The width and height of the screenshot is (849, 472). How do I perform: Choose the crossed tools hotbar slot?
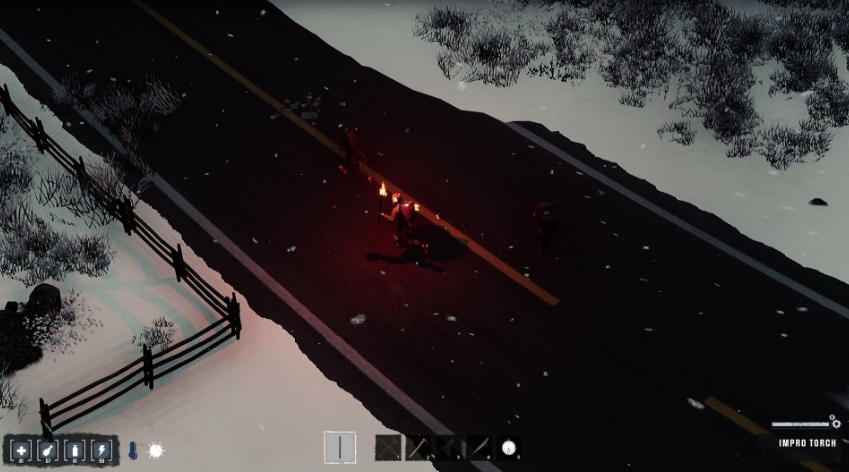click(x=388, y=448)
